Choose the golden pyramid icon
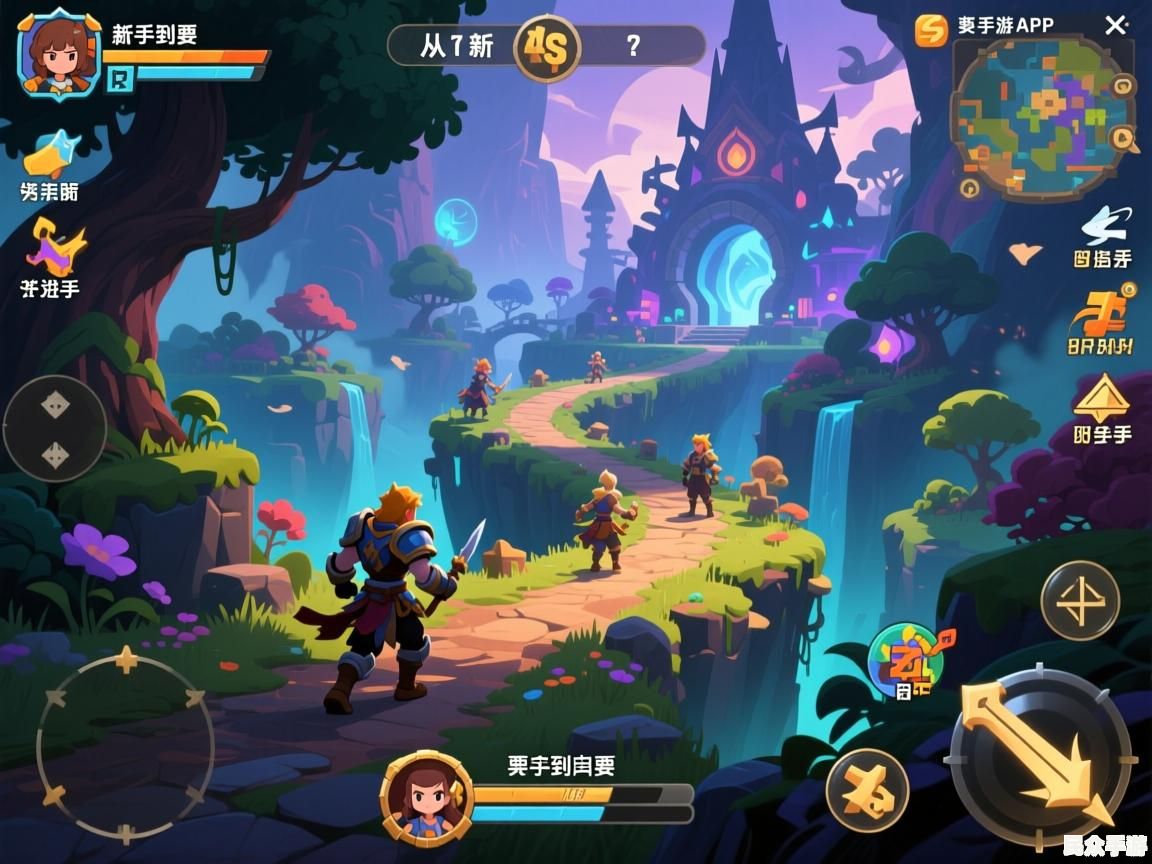1152x864 pixels. (x=1102, y=400)
